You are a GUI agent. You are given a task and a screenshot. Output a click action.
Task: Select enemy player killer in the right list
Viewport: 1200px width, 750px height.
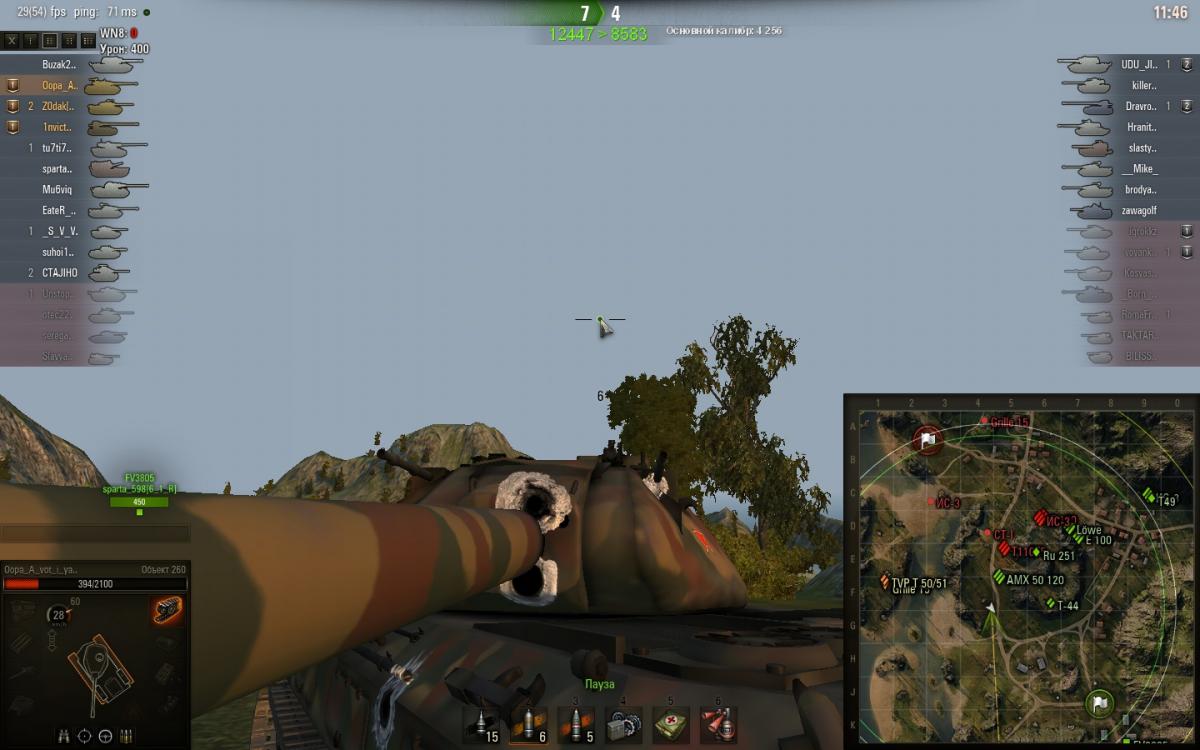pos(1143,86)
